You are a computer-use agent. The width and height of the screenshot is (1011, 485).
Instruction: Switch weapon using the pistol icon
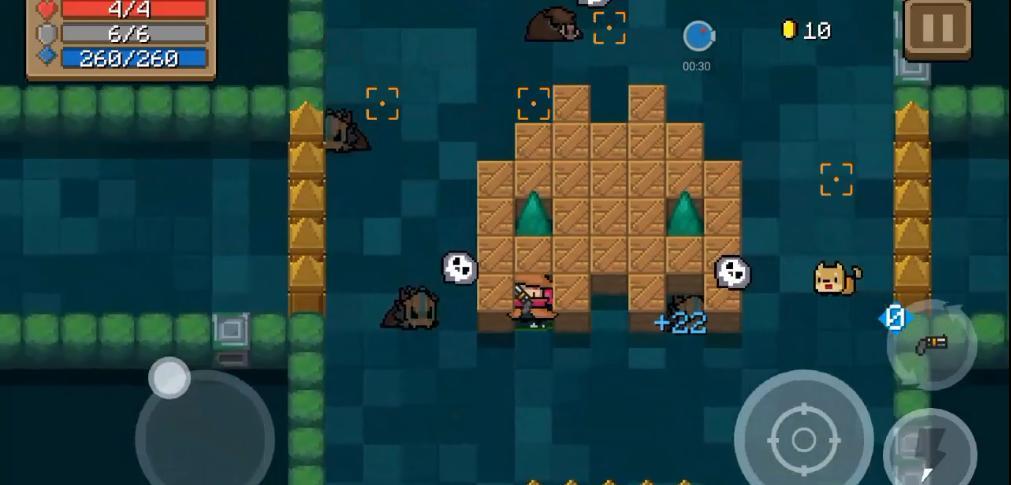point(930,345)
